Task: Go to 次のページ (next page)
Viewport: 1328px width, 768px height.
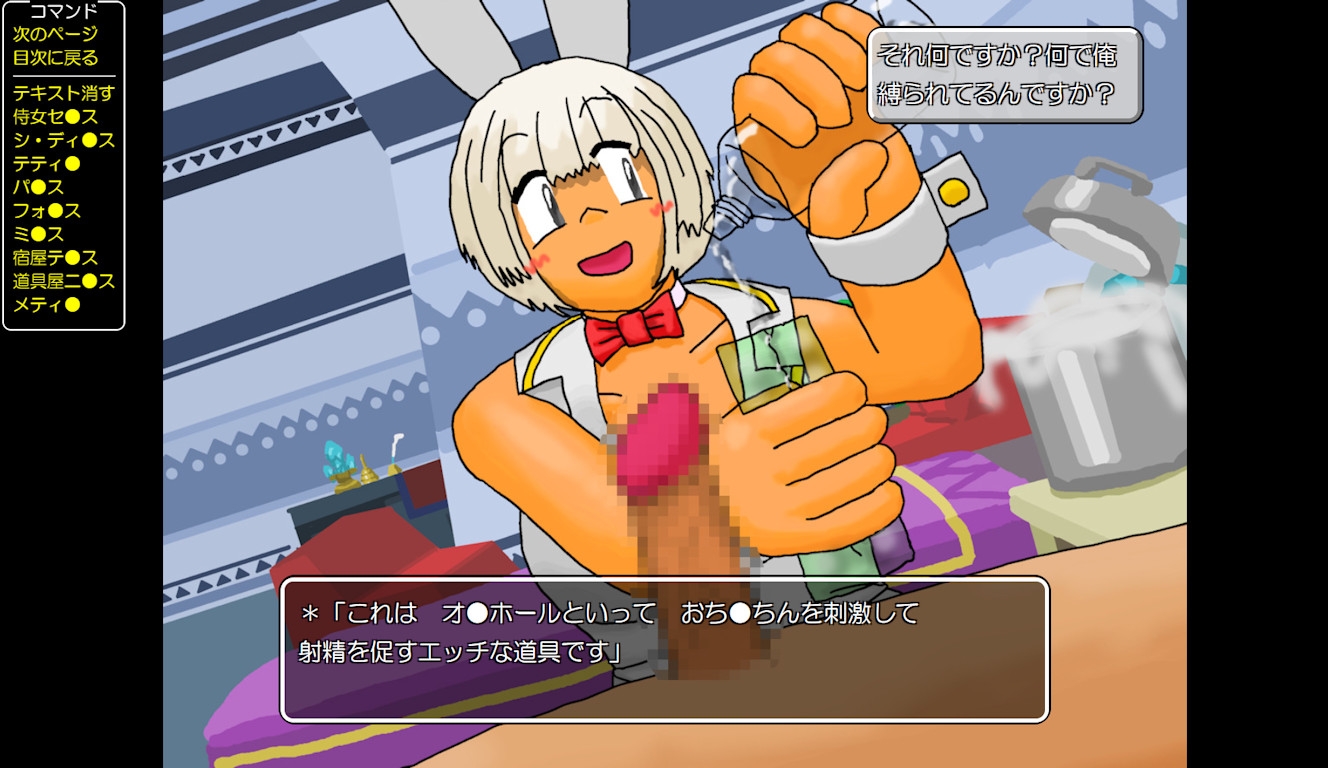Action: click(55, 34)
